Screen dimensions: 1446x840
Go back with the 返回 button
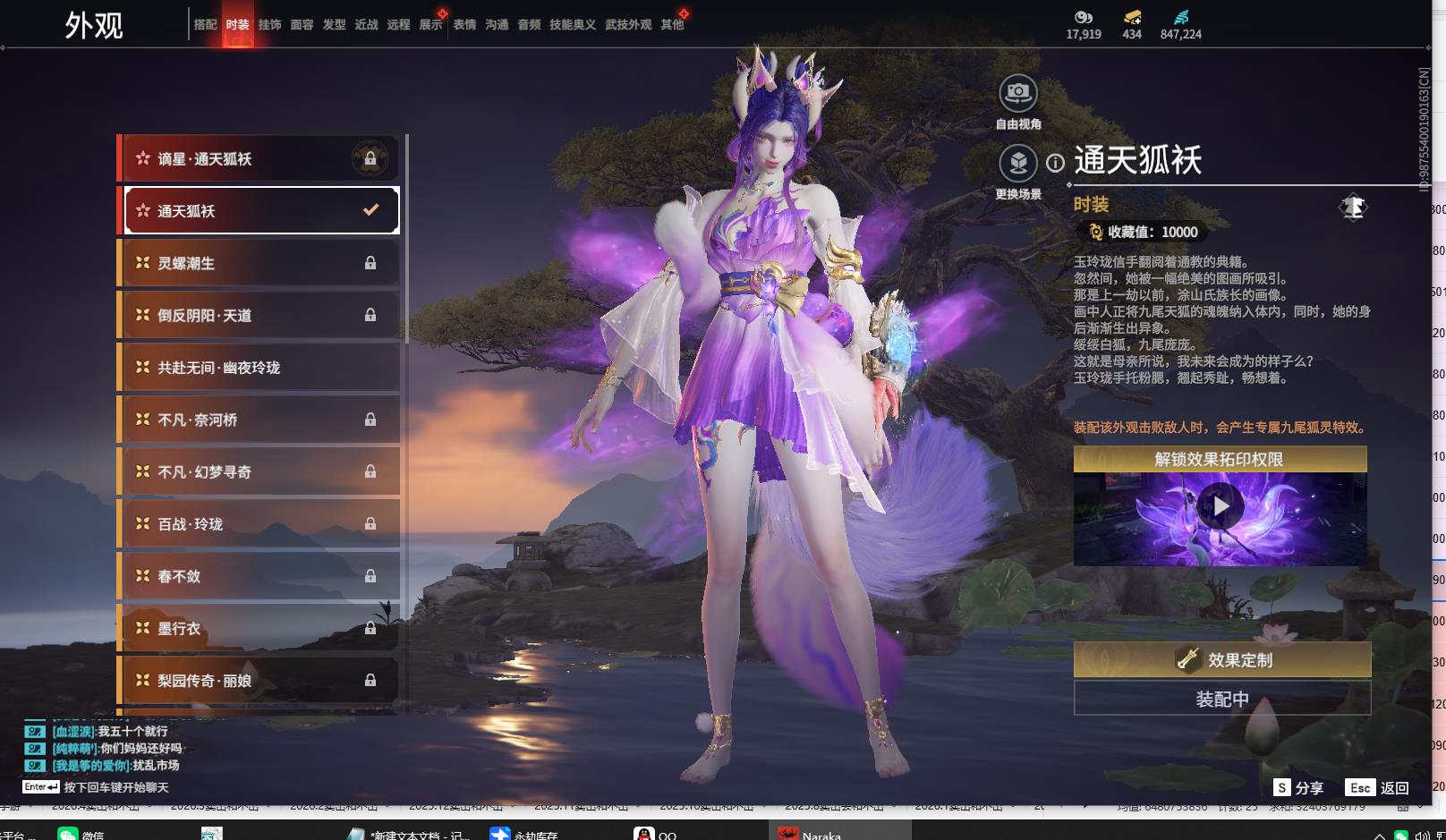(x=1378, y=787)
